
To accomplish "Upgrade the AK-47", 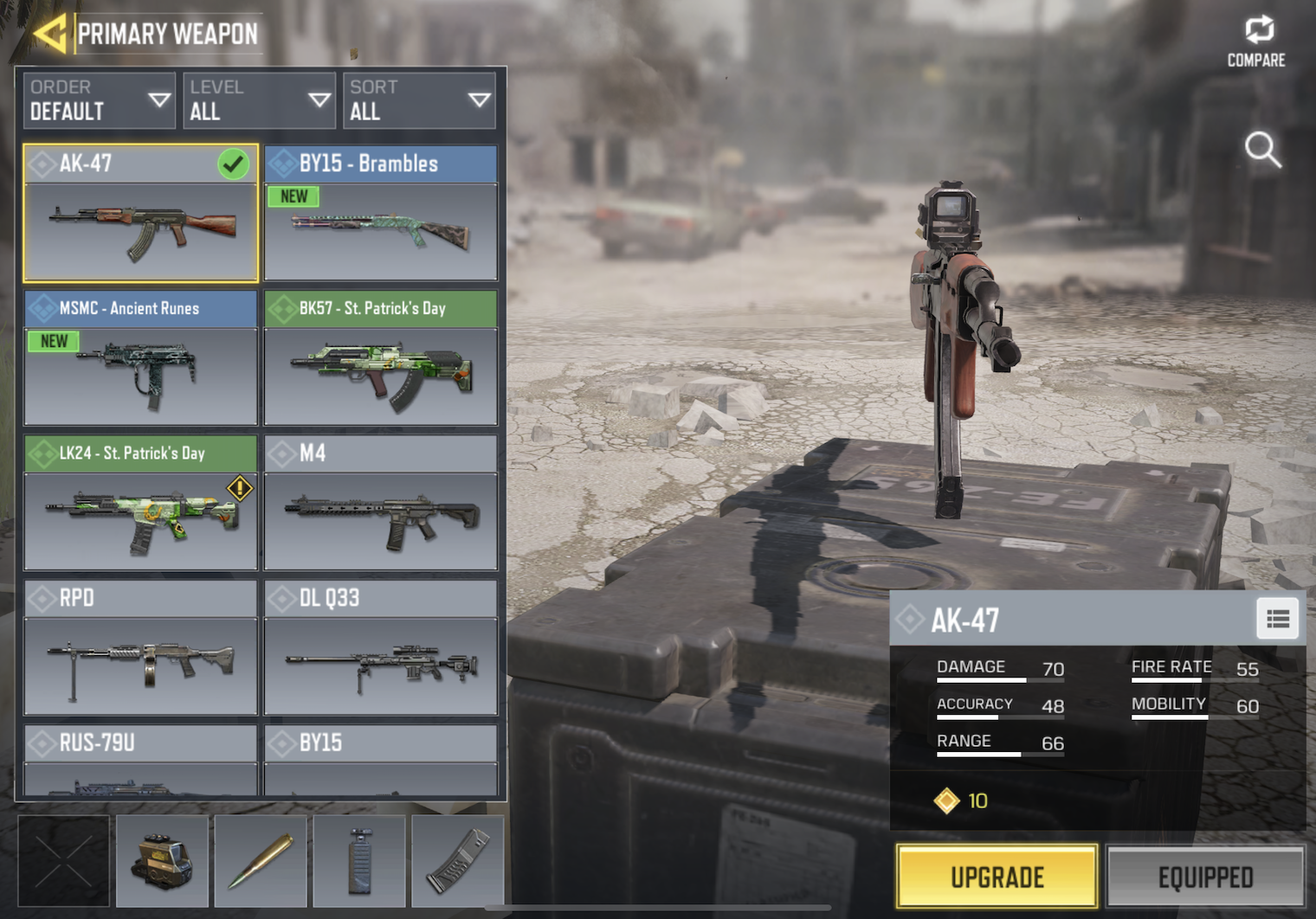I will pyautogui.click(x=997, y=877).
